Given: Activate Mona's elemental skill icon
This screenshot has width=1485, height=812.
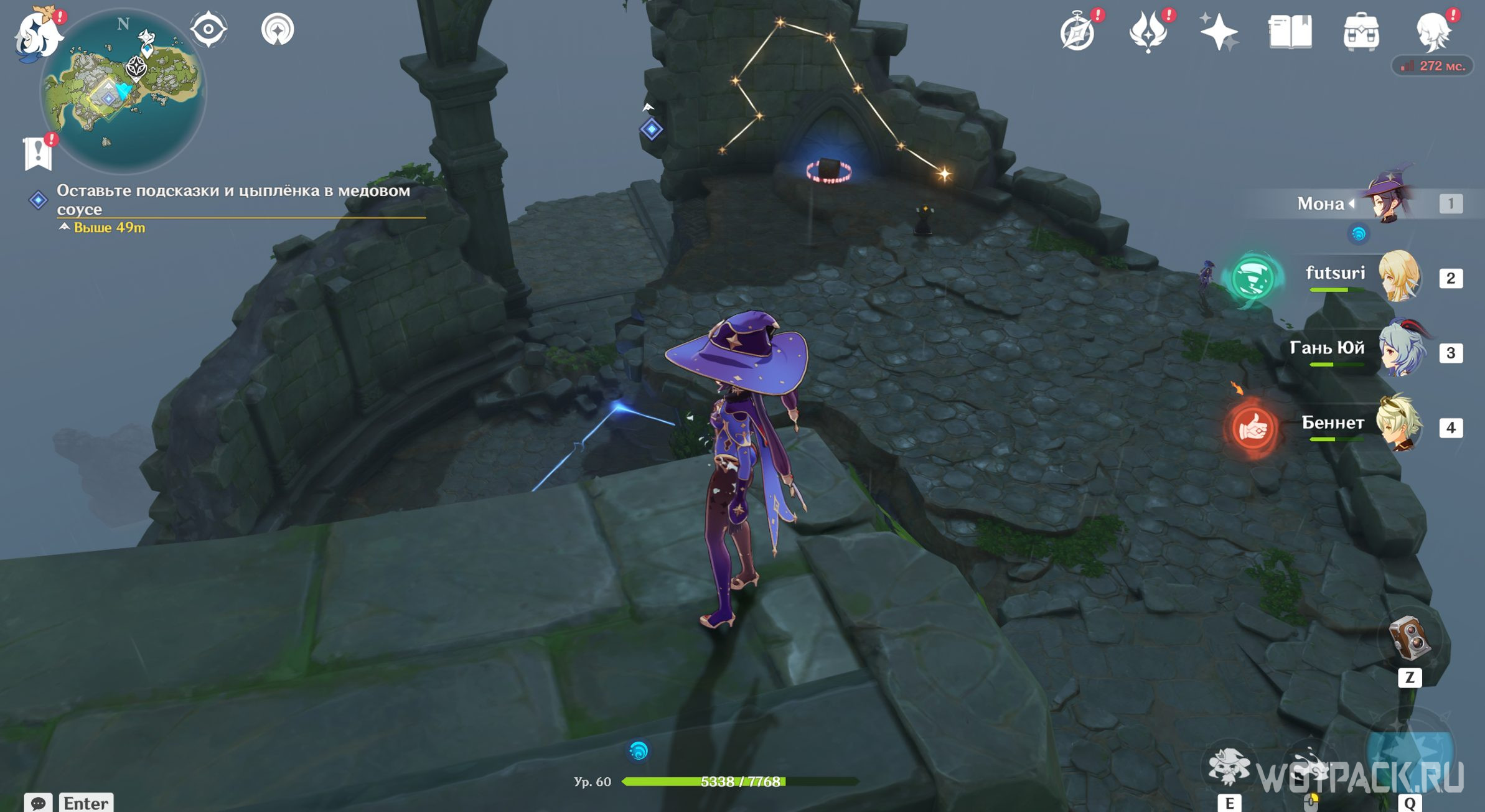Looking at the screenshot, I should tap(1229, 767).
